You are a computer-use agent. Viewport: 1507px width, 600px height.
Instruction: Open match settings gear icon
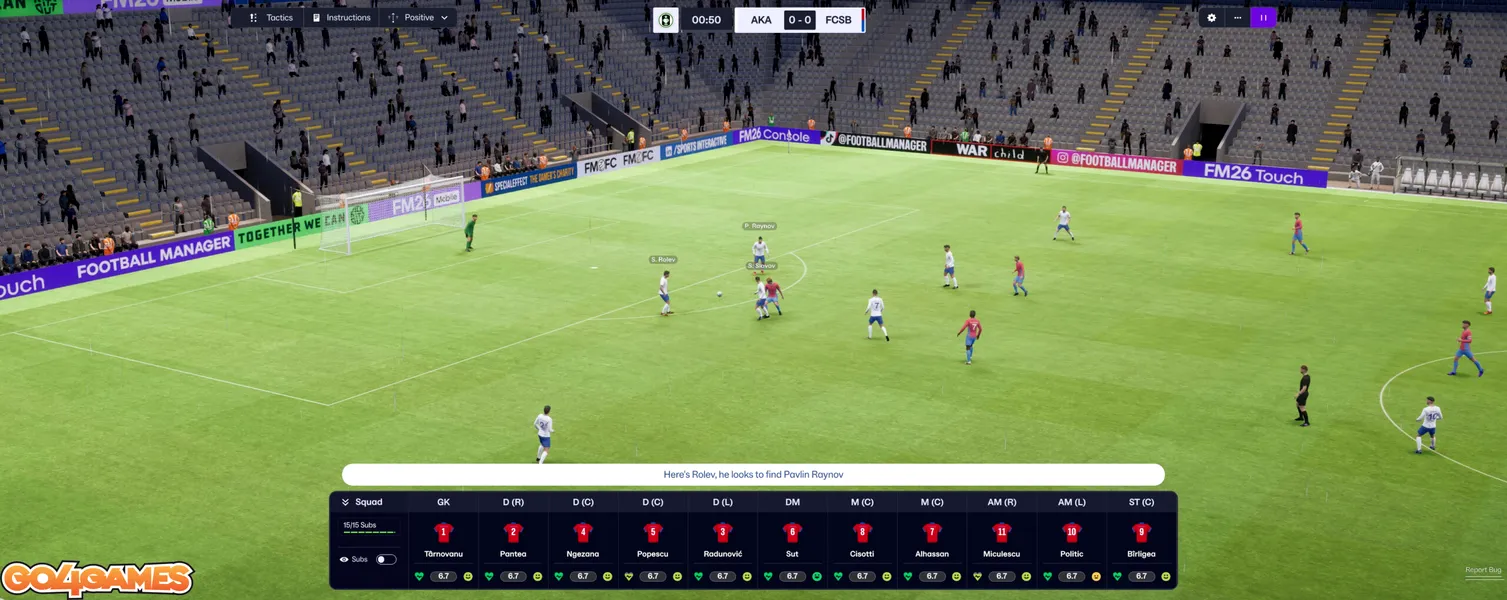coord(1212,18)
